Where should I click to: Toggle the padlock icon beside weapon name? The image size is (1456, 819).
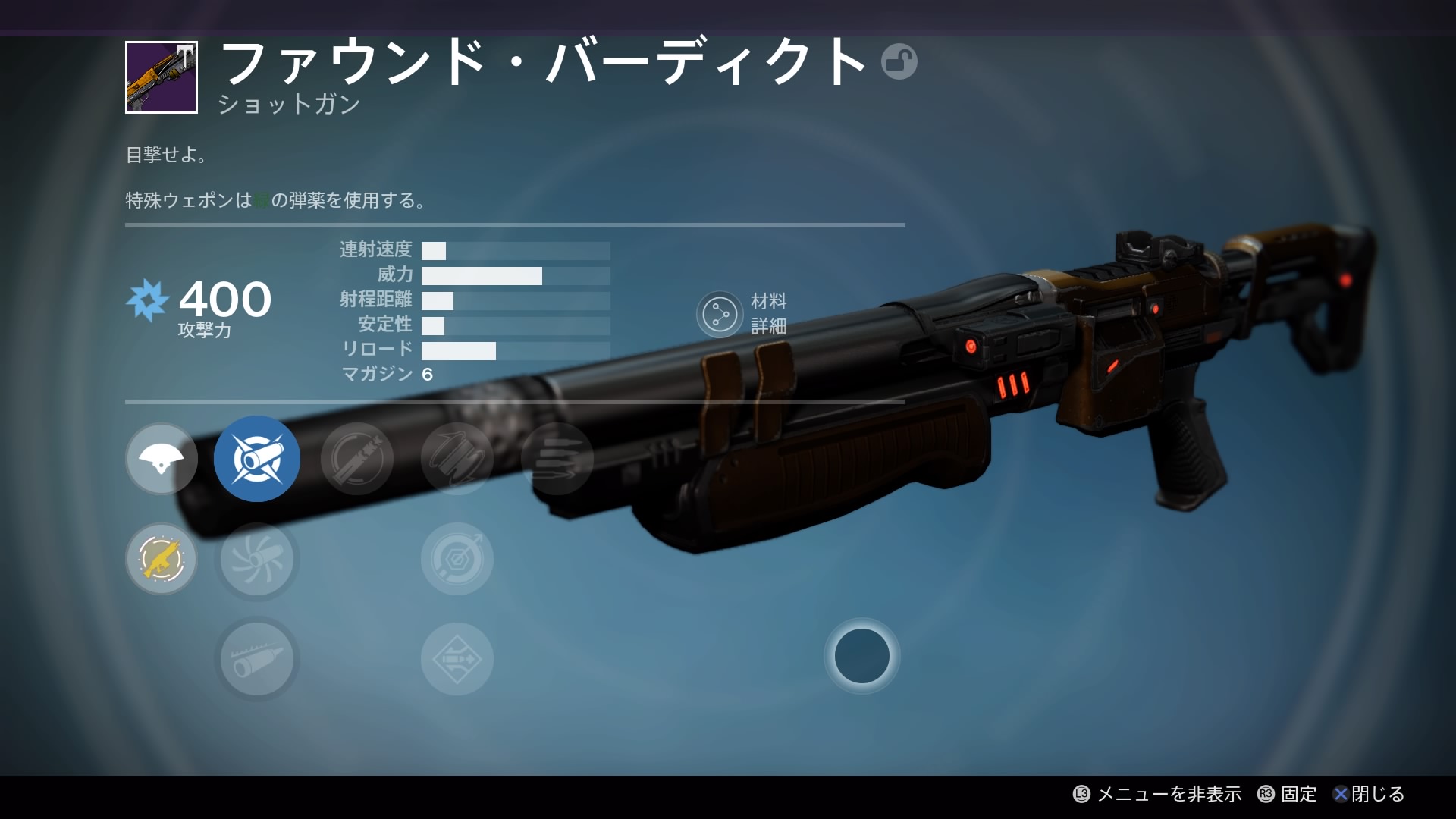point(899,61)
